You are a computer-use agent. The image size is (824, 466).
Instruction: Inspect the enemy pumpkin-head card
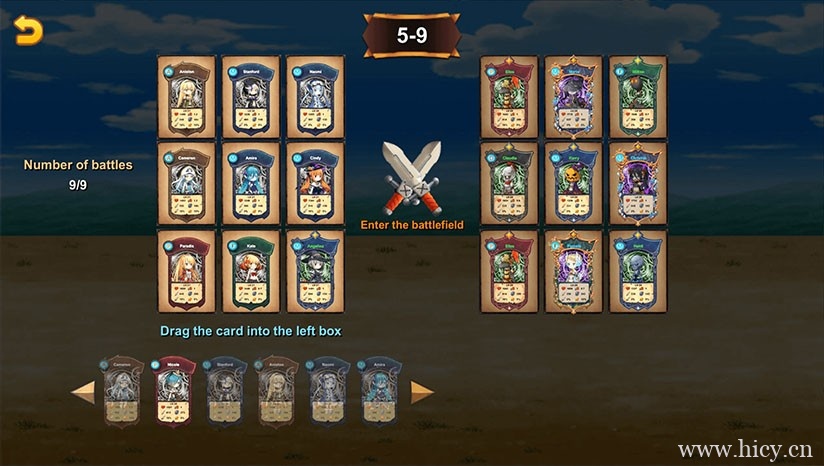click(574, 183)
